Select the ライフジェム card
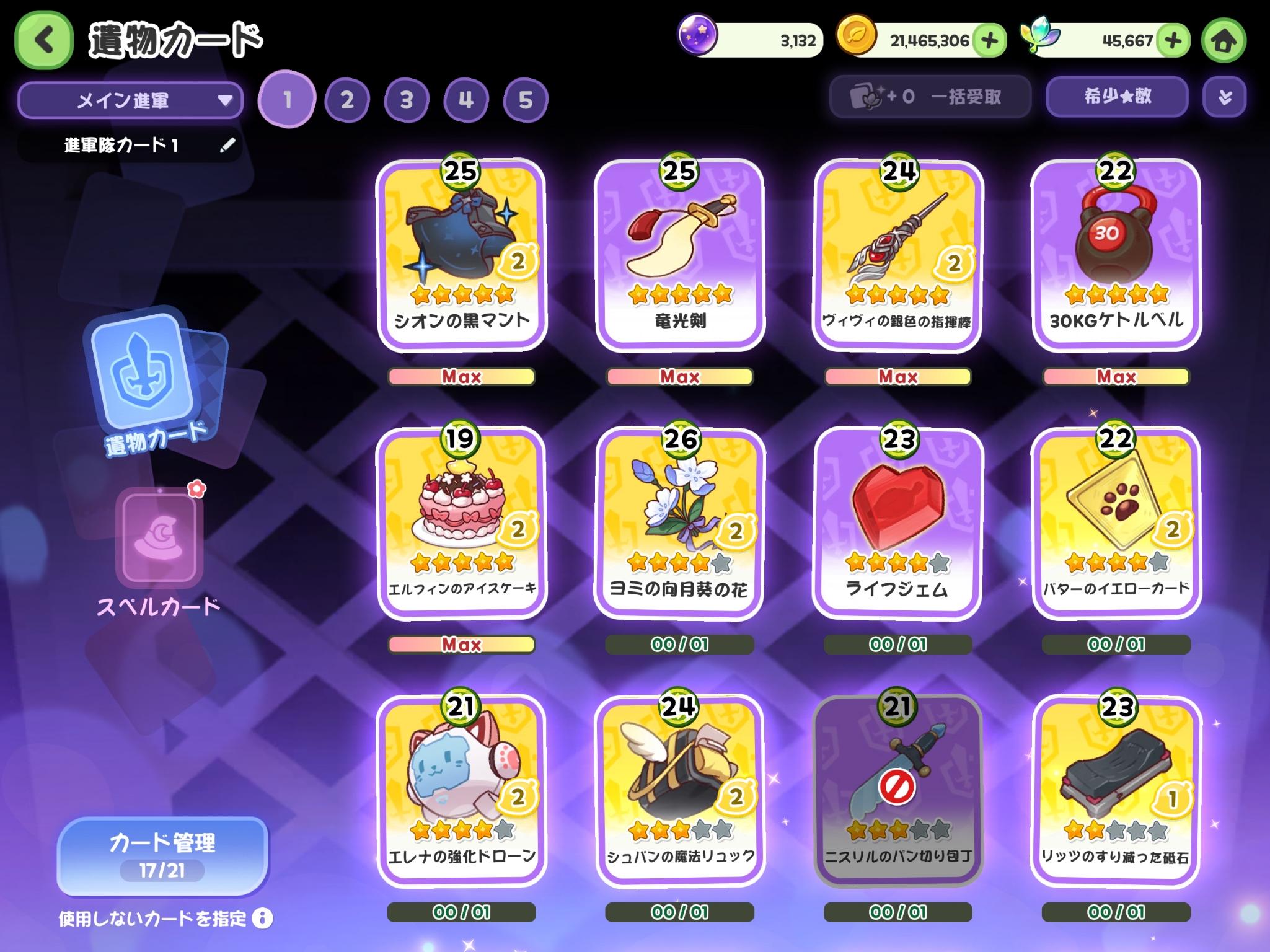 (x=898, y=524)
